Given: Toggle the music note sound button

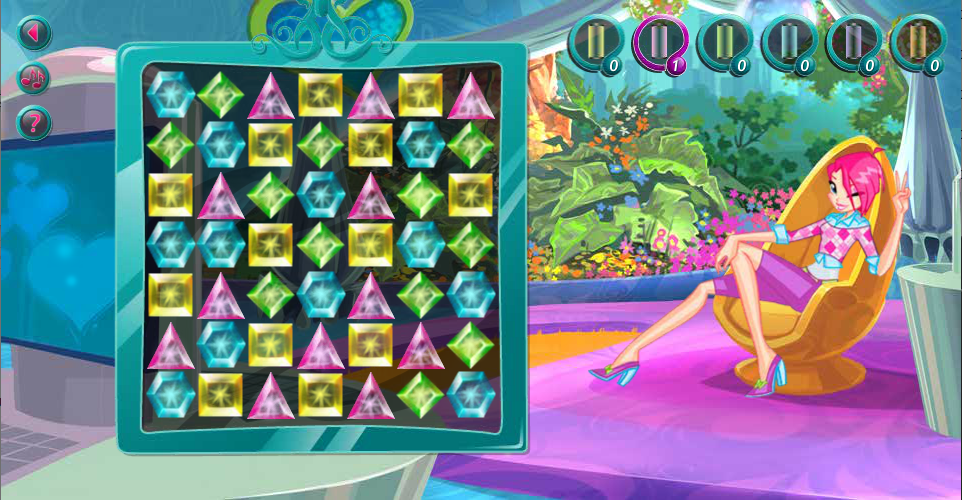Looking at the screenshot, I should [x=34, y=78].
